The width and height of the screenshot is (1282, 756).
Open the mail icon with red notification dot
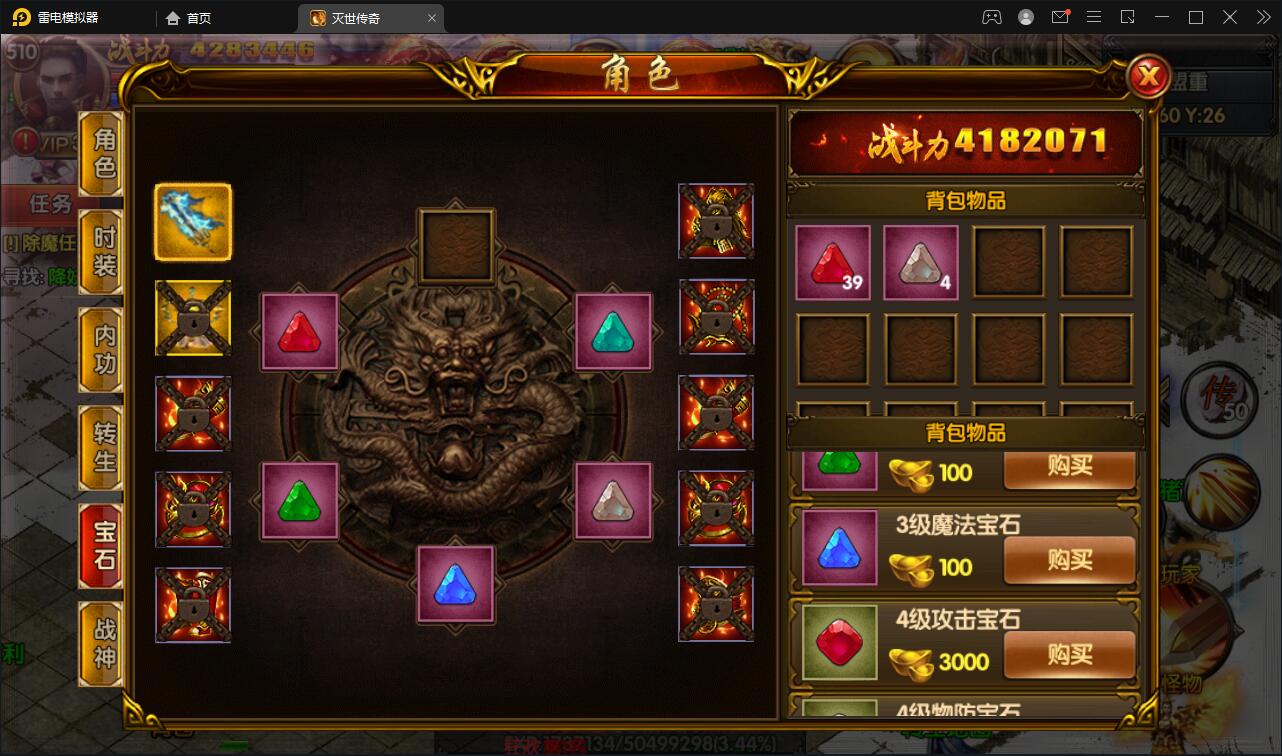pos(1061,17)
